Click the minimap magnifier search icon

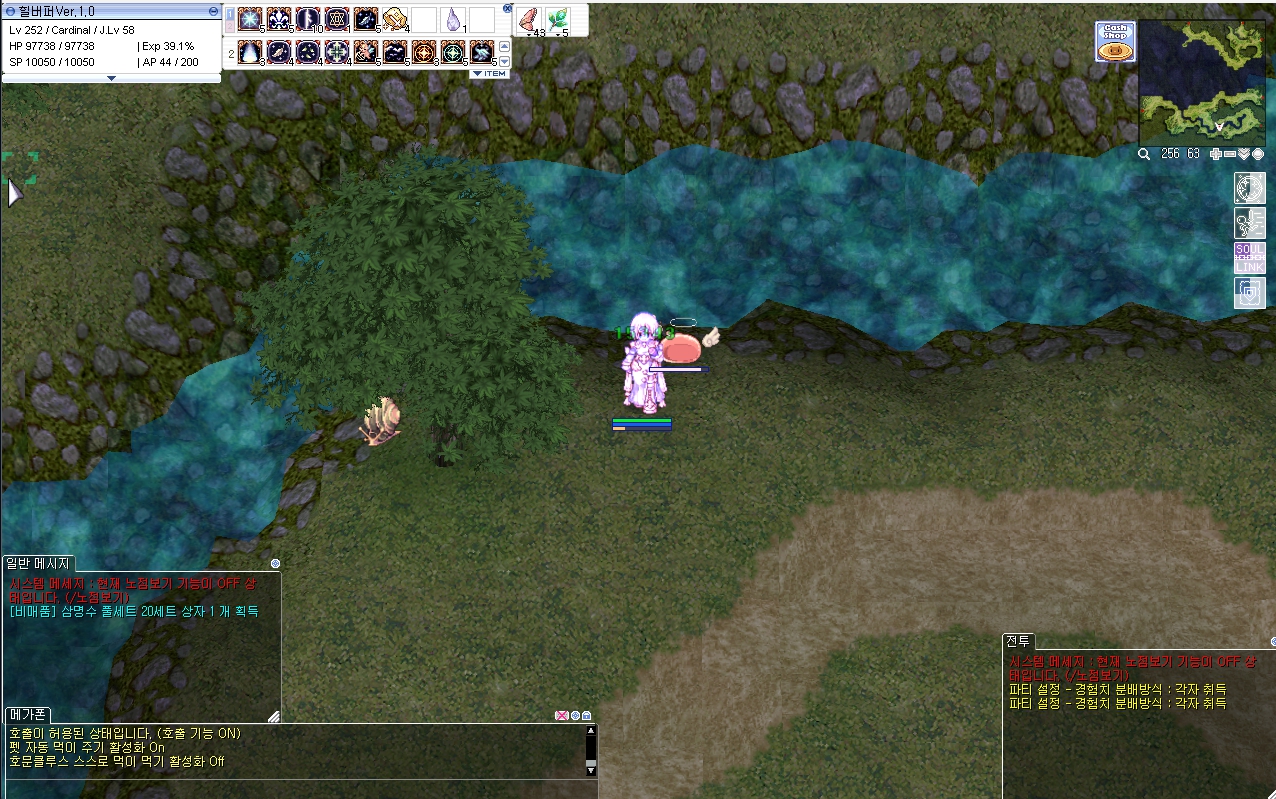click(1144, 154)
